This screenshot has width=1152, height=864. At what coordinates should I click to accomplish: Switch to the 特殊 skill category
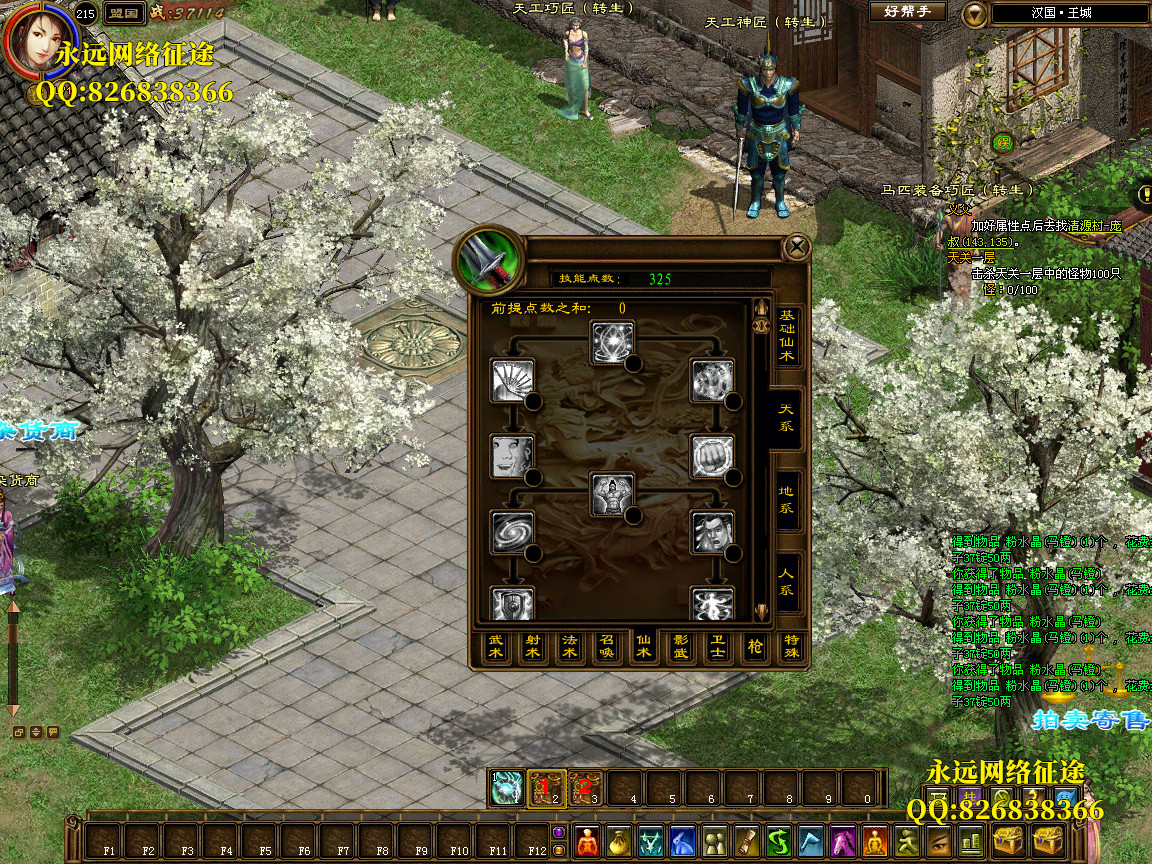point(791,647)
